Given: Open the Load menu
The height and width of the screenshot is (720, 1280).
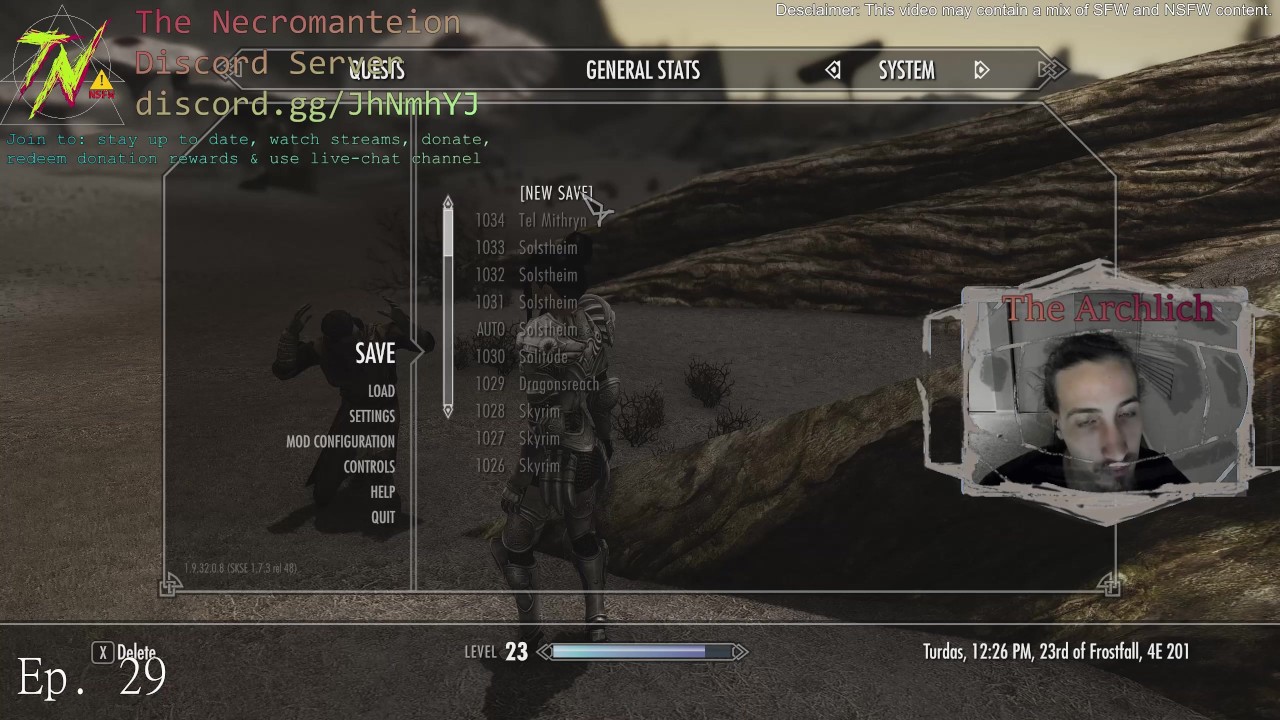Looking at the screenshot, I should point(381,391).
